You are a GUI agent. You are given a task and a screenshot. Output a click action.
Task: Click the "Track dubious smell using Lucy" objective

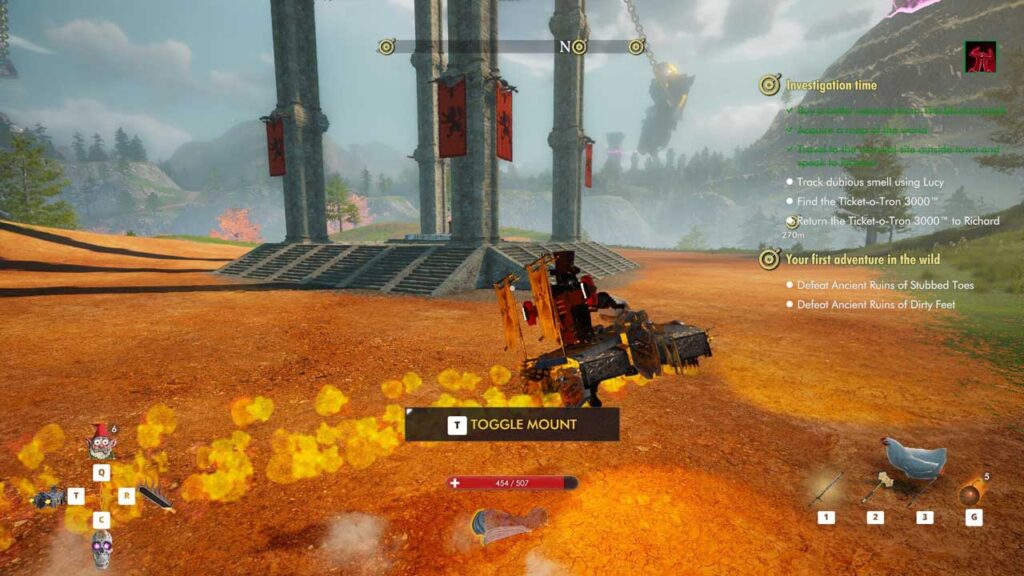click(x=870, y=183)
